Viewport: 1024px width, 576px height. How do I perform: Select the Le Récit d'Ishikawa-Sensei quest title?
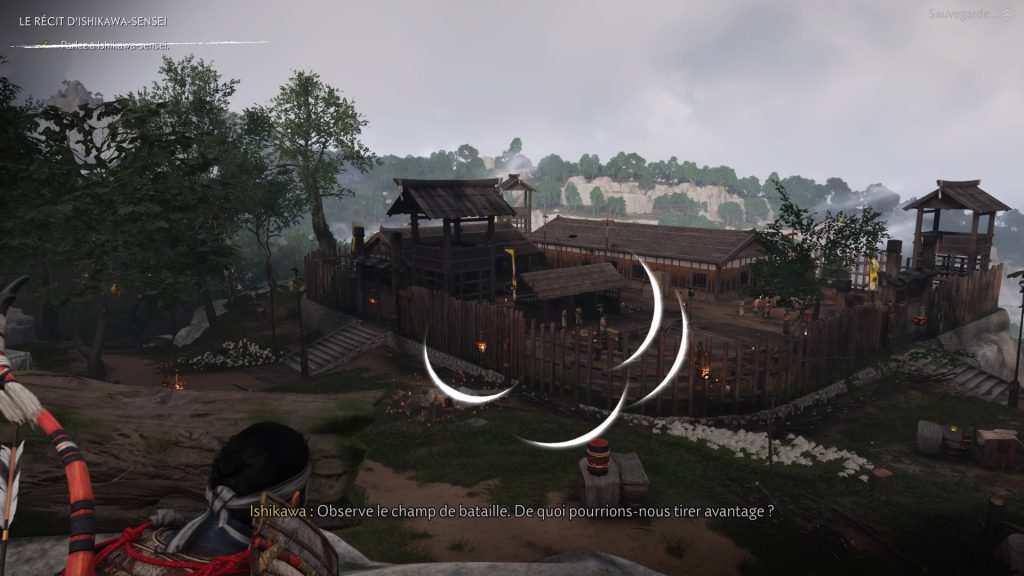91,21
